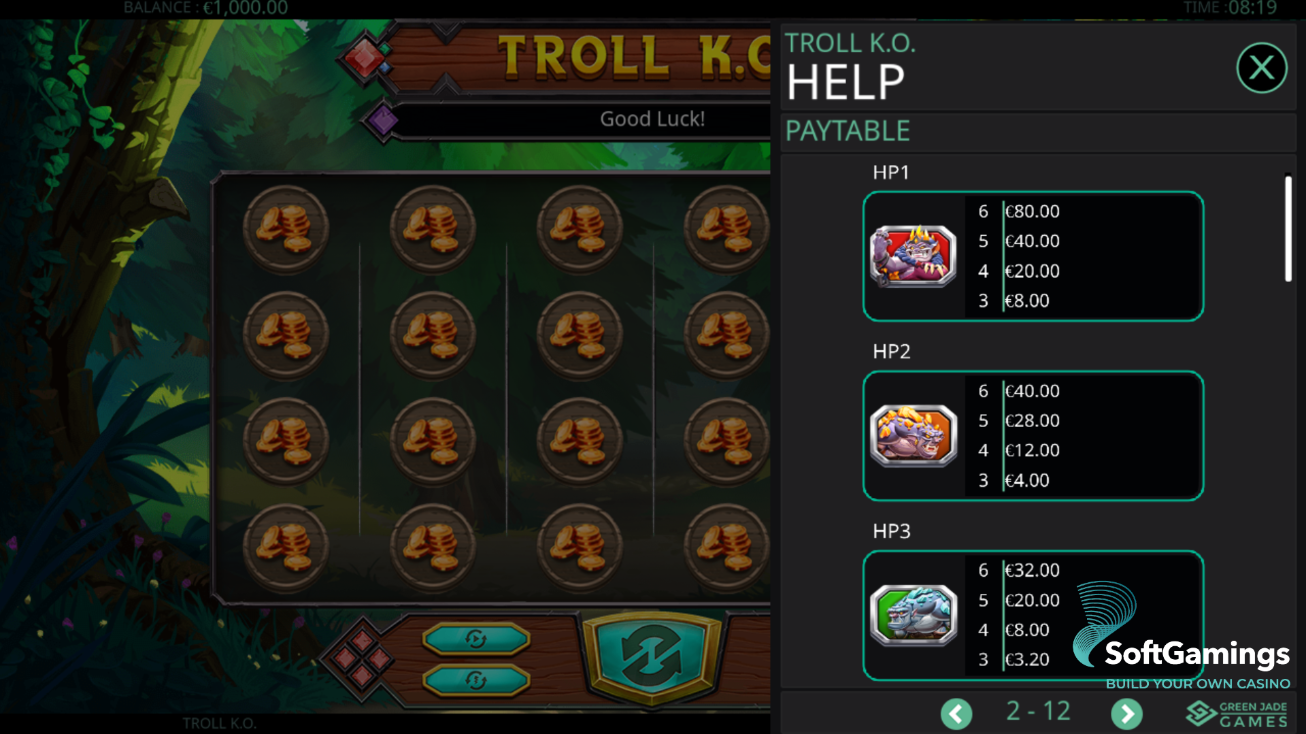Click the large spin button
Viewport: 1306px width, 734px height.
tap(651, 655)
